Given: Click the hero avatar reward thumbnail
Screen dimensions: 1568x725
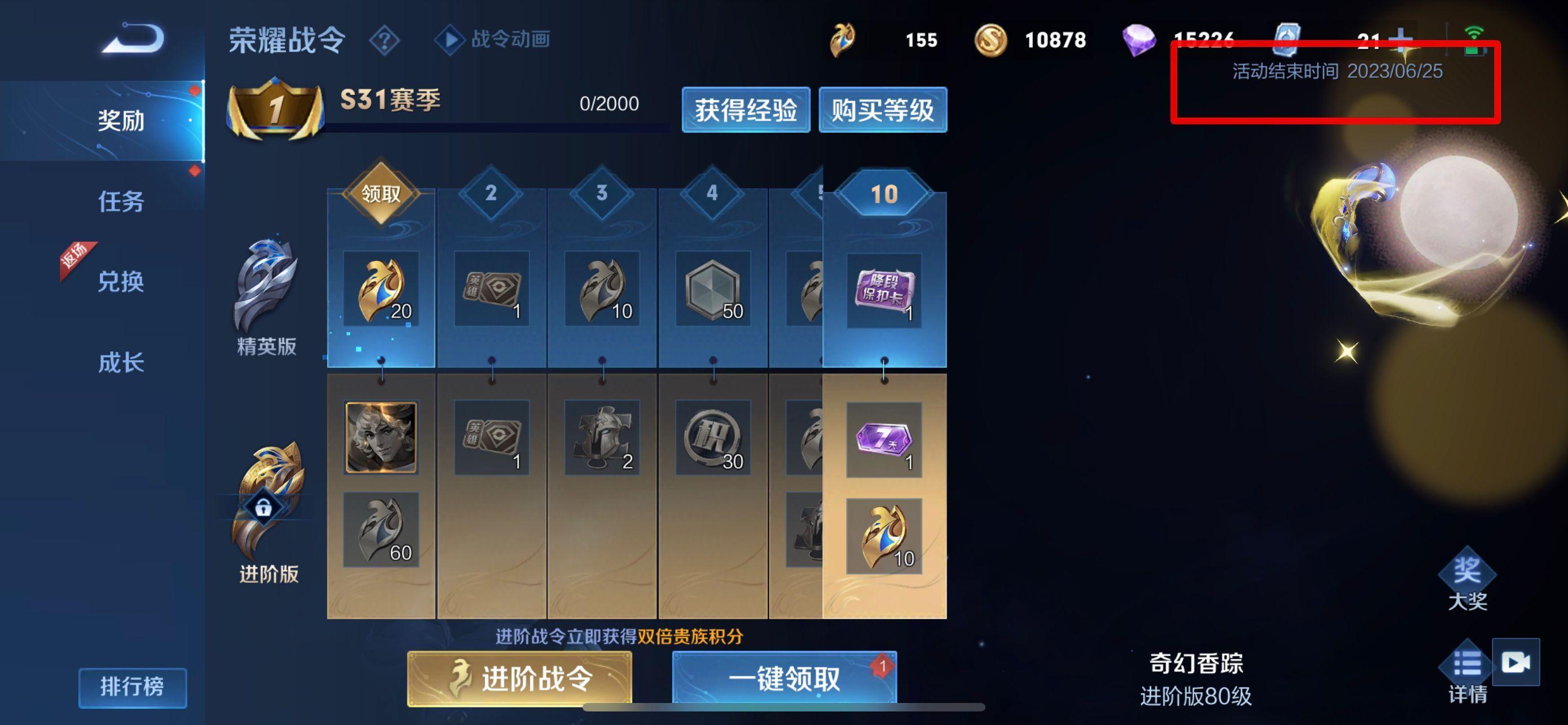Looking at the screenshot, I should pyautogui.click(x=382, y=437).
